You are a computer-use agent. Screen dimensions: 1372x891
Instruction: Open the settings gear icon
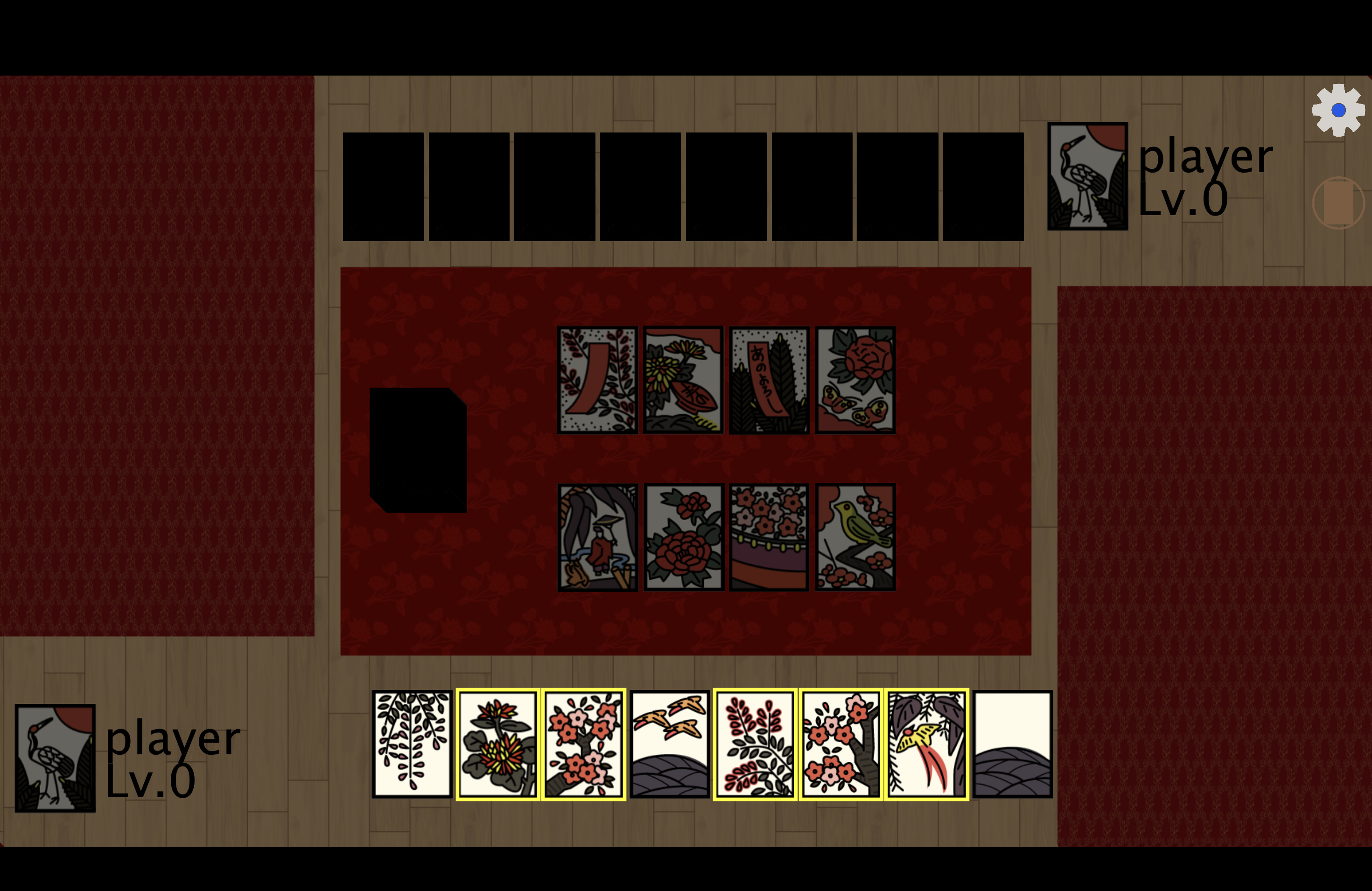click(1338, 110)
